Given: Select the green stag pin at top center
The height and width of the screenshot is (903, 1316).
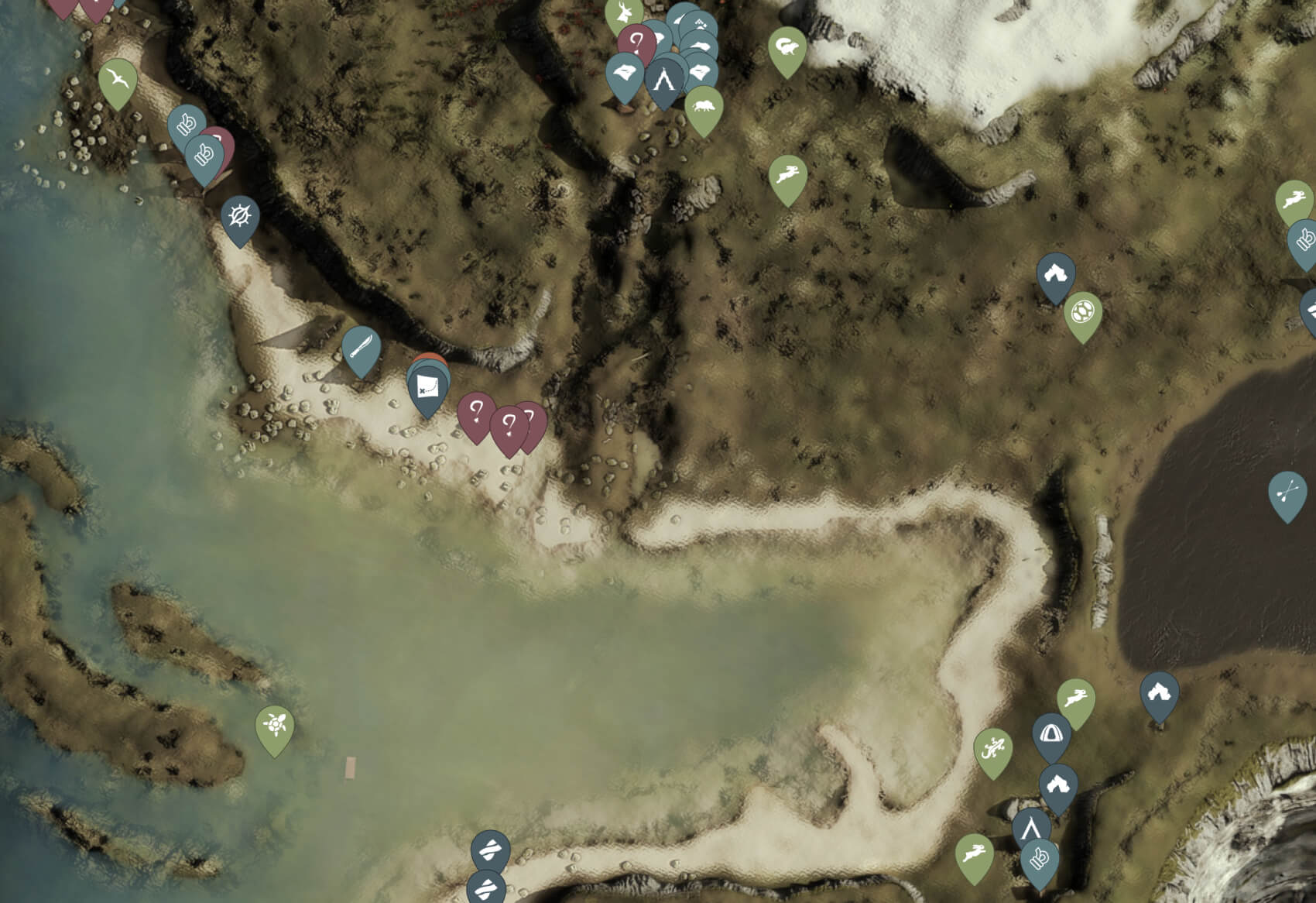Looking at the screenshot, I should [625, 12].
